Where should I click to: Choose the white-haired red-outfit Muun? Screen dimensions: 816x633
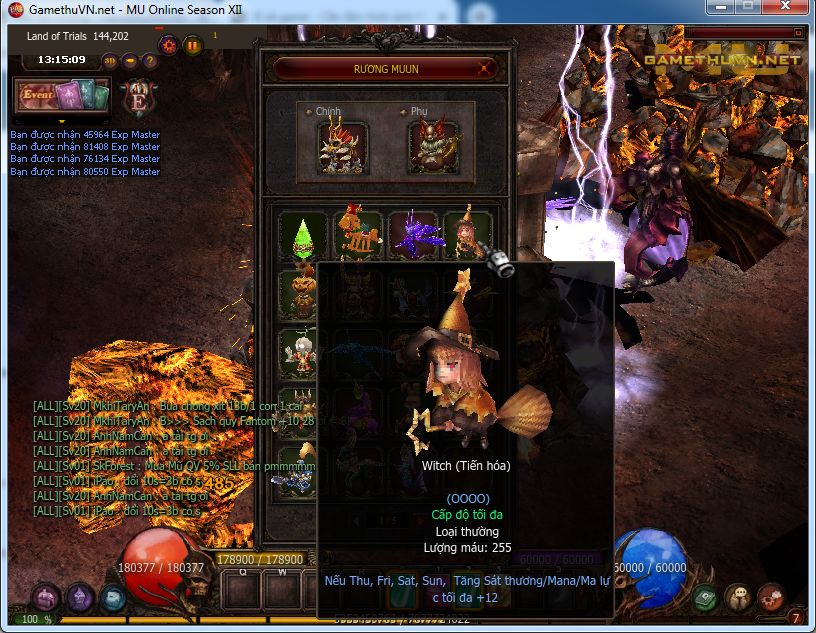(x=302, y=349)
